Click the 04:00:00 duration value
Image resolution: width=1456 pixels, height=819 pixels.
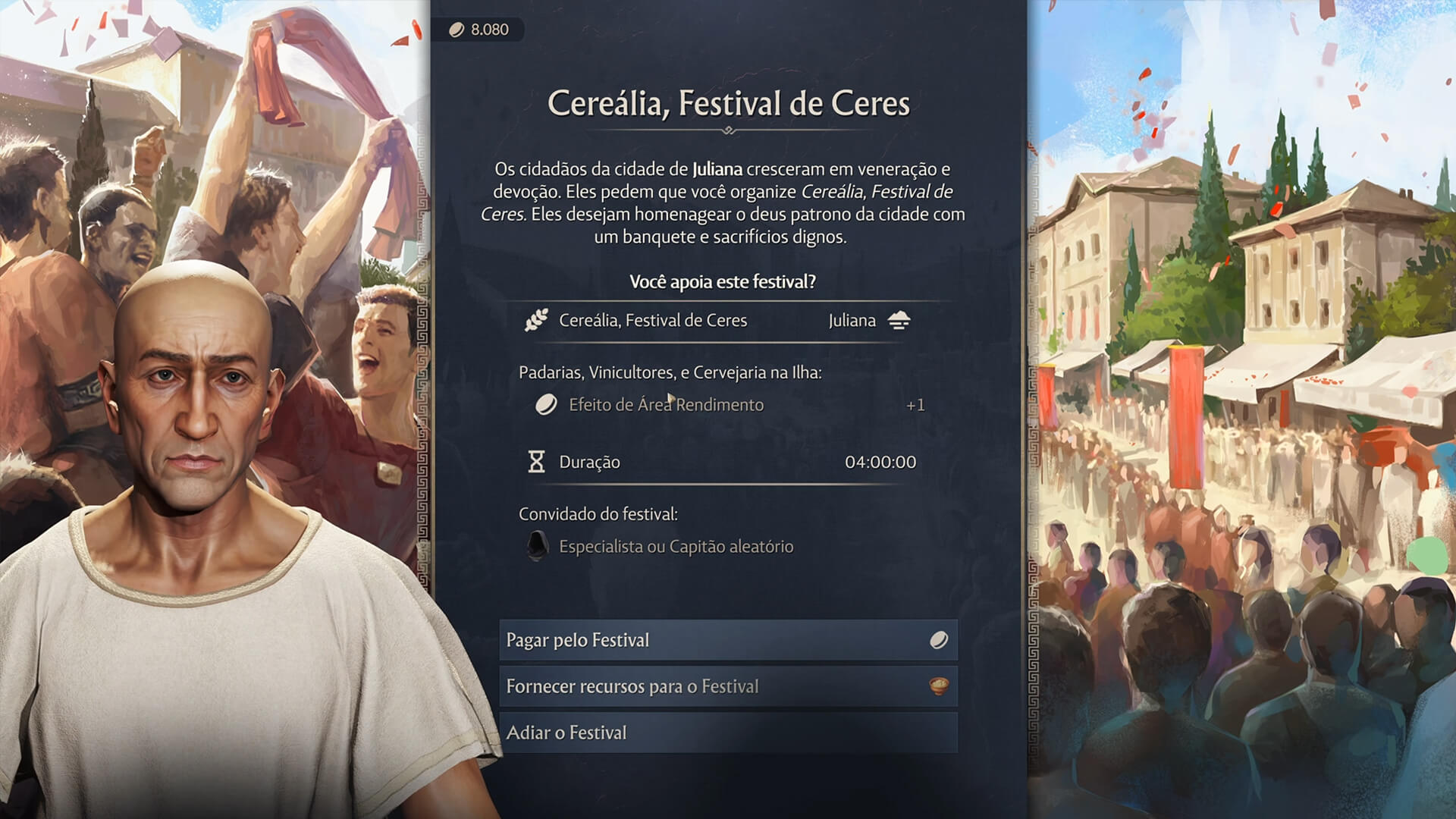pos(882,461)
